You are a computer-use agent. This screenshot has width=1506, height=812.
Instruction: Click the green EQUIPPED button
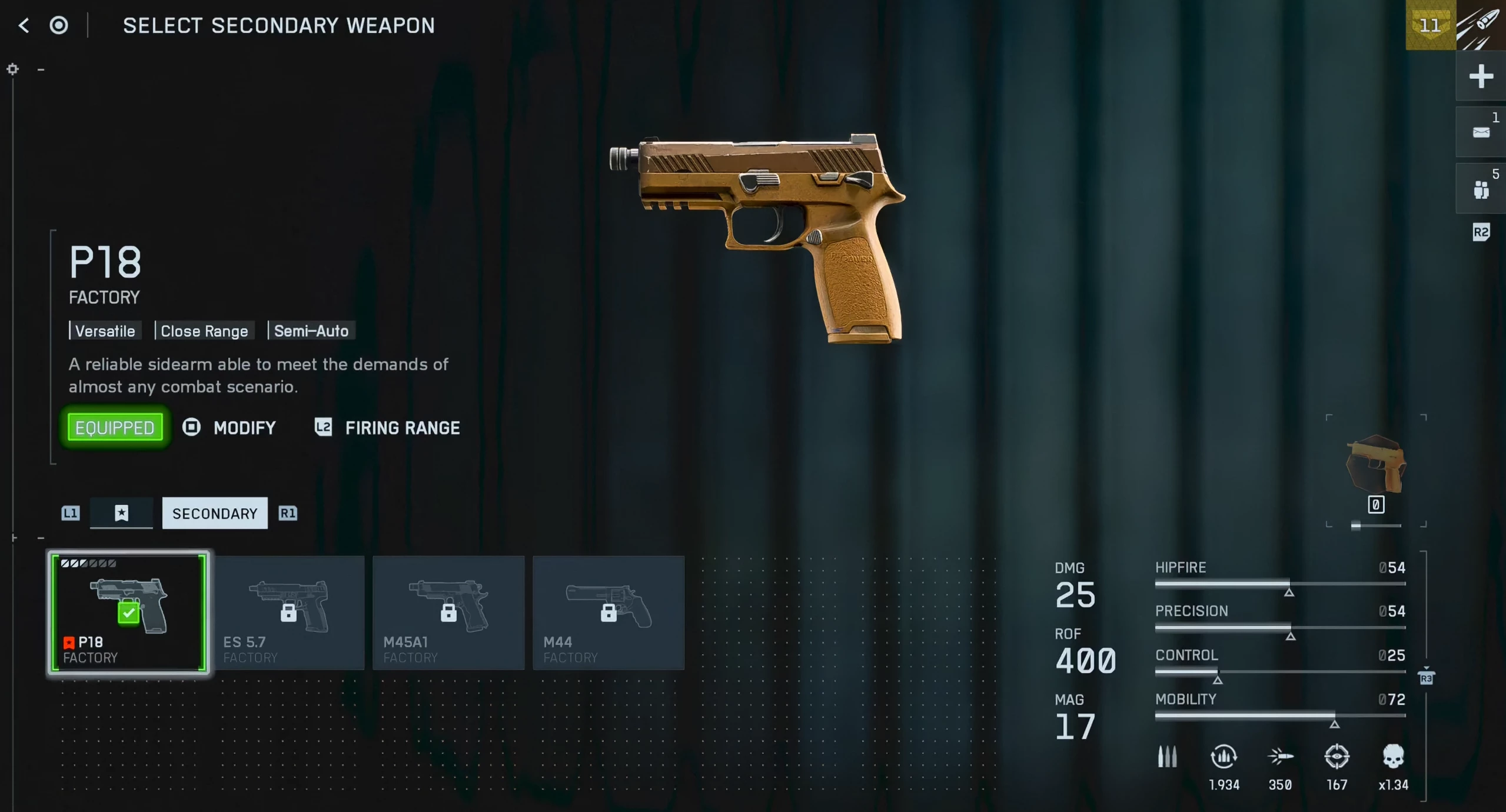[x=115, y=428]
